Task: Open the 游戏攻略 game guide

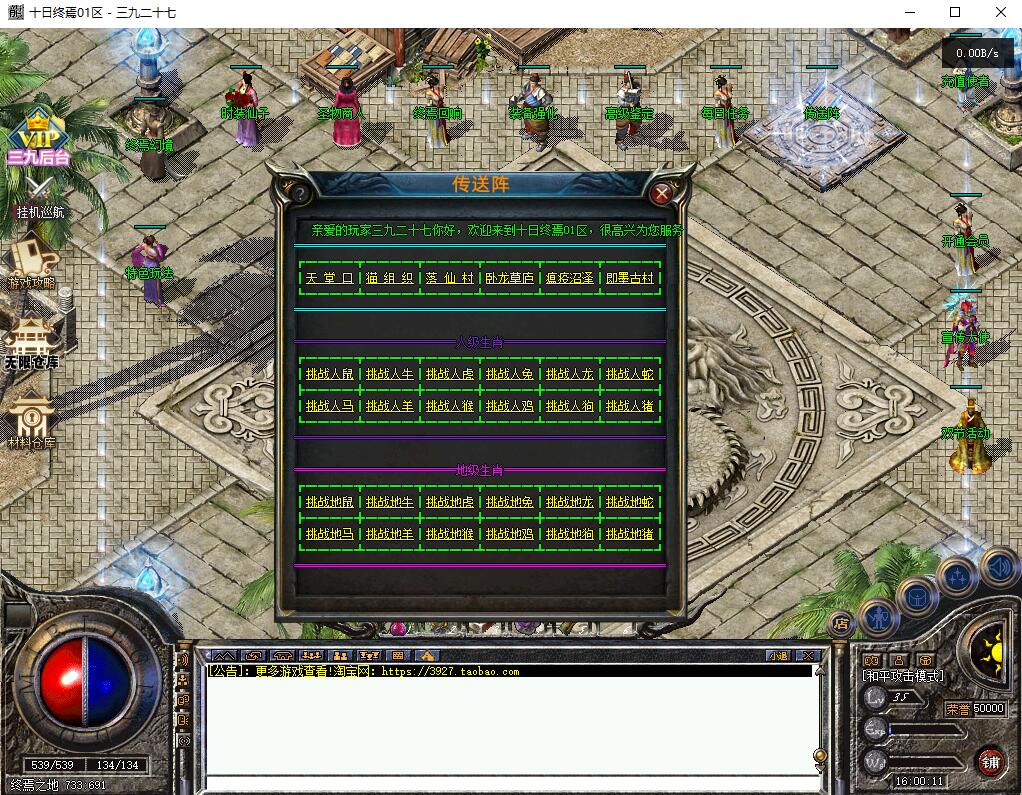Action: pos(33,263)
